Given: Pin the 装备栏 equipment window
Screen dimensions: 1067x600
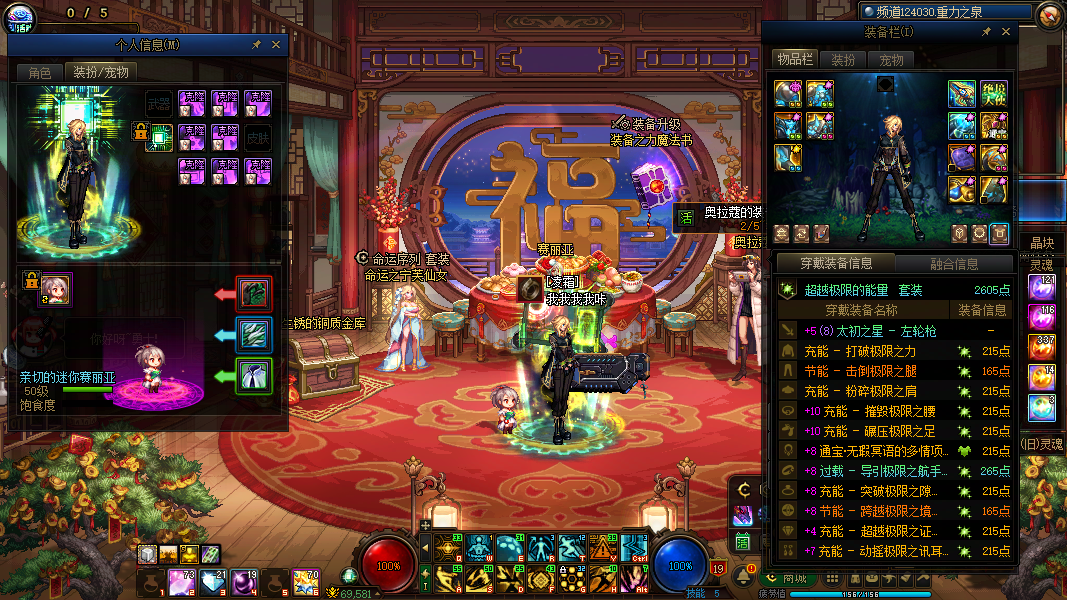Looking at the screenshot, I should point(986,32).
